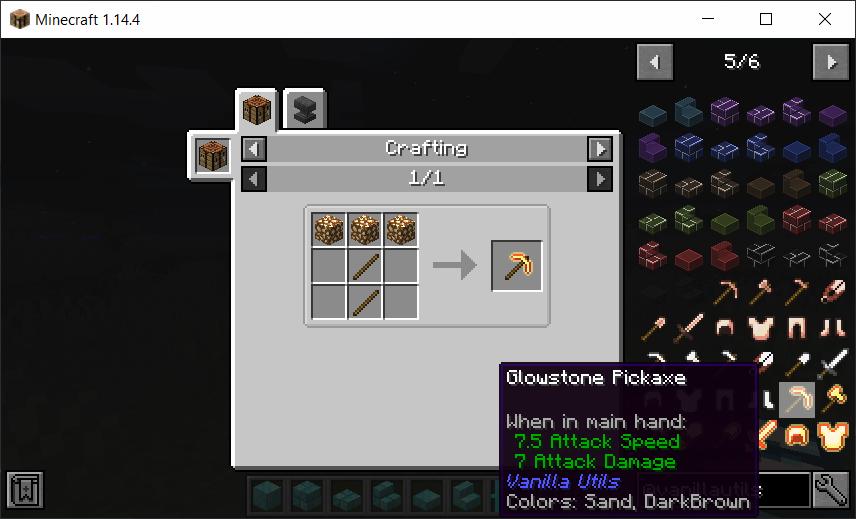The width and height of the screenshot is (856, 519).
Task: Choose the gold hammer in the item list
Action: 832,401
